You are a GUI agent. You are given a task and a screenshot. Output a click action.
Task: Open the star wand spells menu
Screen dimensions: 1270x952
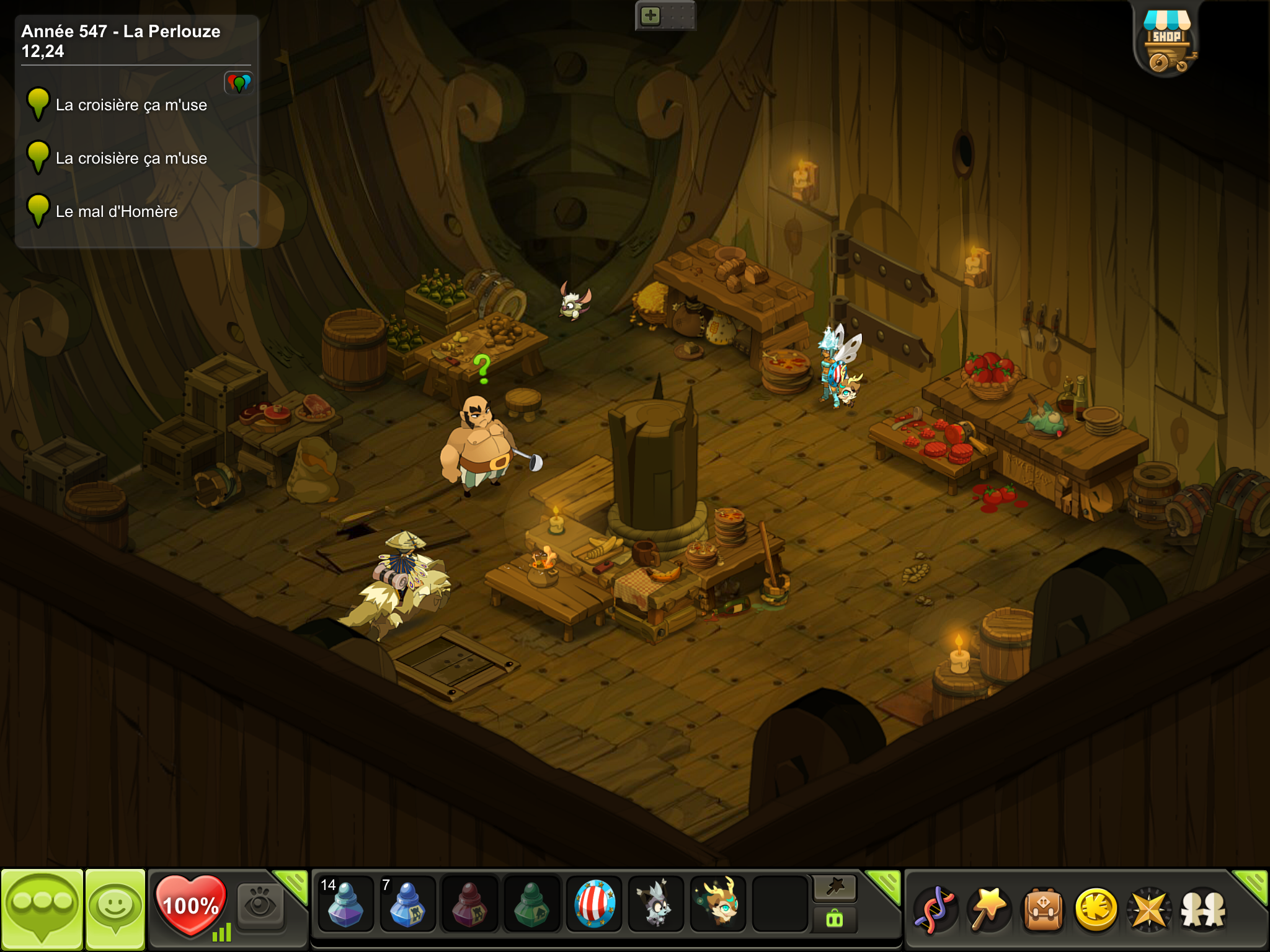pos(990,910)
